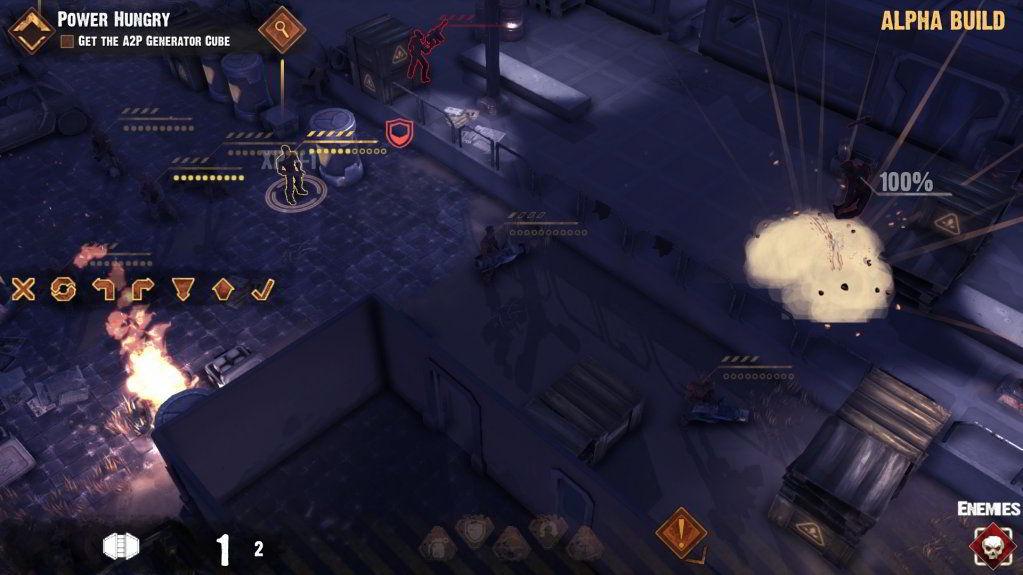Click the exclamation alert diamond icon
Screen dimensions: 1023x575
(x=681, y=531)
